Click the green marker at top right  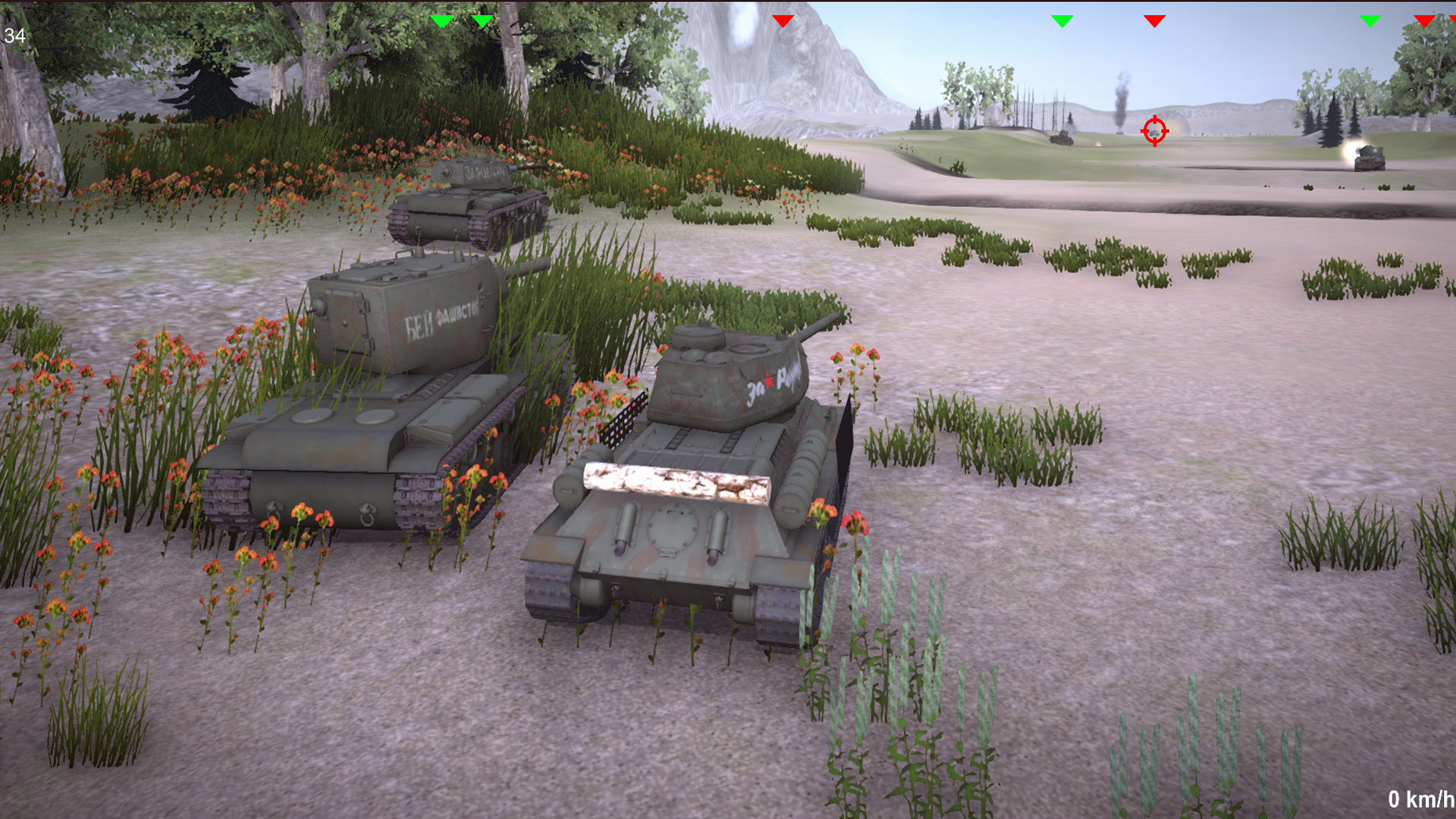pyautogui.click(x=1370, y=21)
